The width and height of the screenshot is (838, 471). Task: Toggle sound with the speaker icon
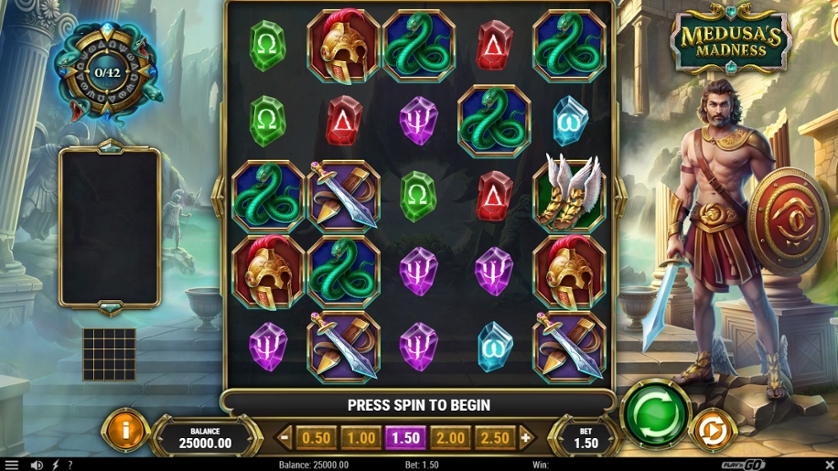tap(37, 465)
